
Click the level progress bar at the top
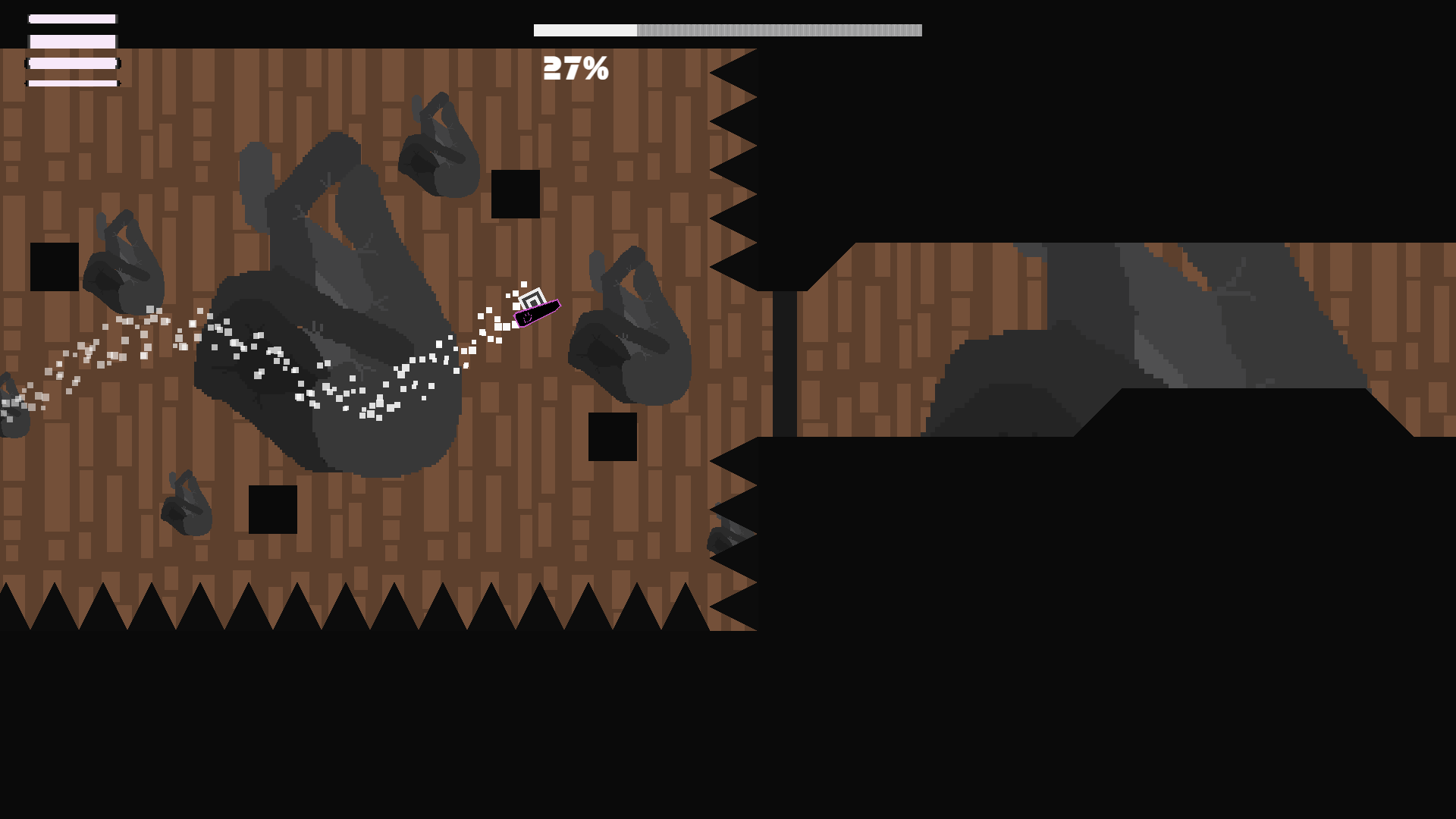coord(726,30)
